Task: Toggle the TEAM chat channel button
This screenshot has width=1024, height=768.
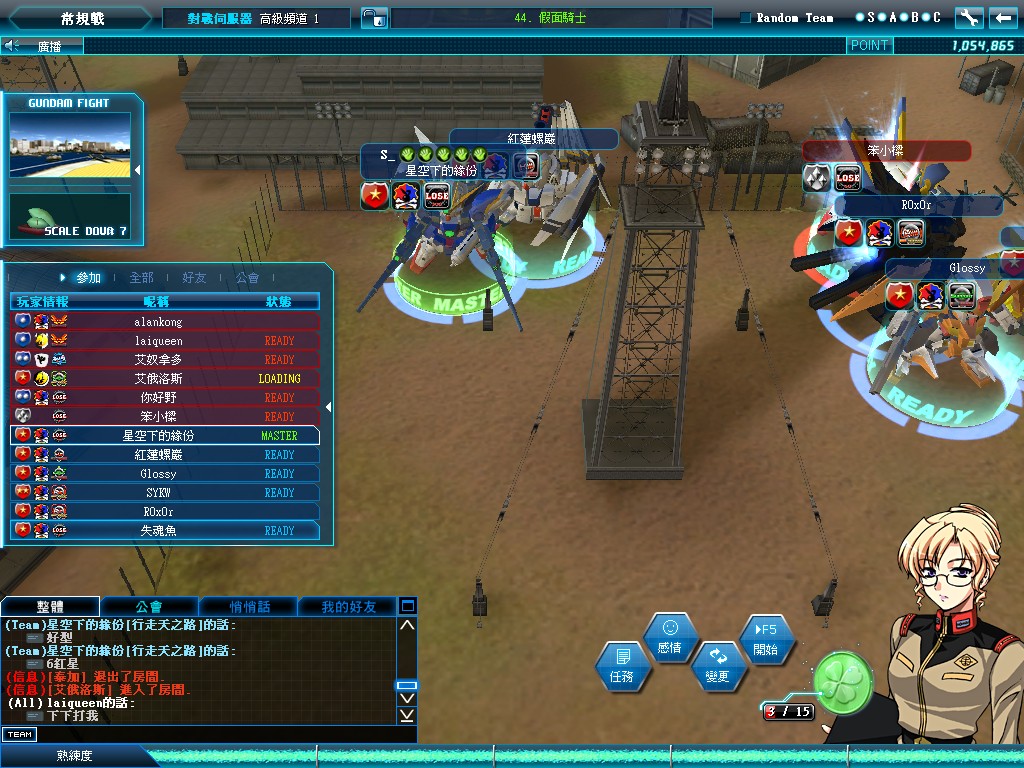Action: click(19, 735)
